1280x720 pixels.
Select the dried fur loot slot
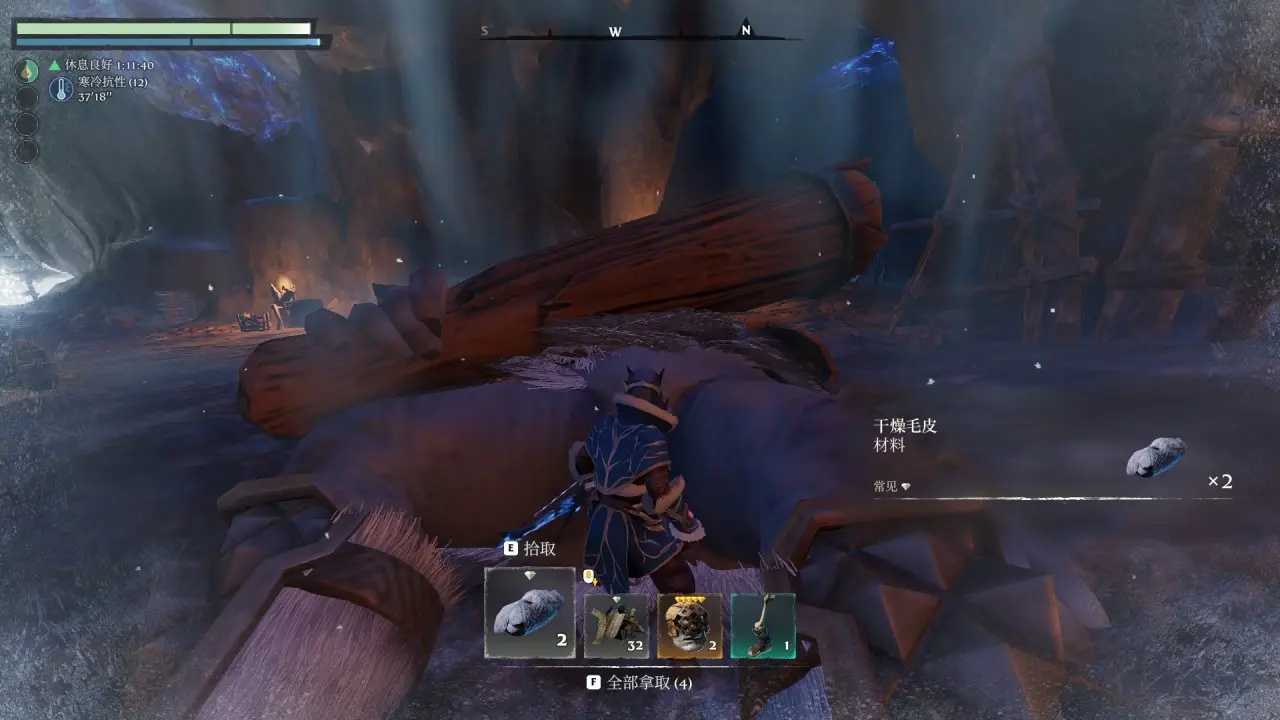[x=530, y=613]
